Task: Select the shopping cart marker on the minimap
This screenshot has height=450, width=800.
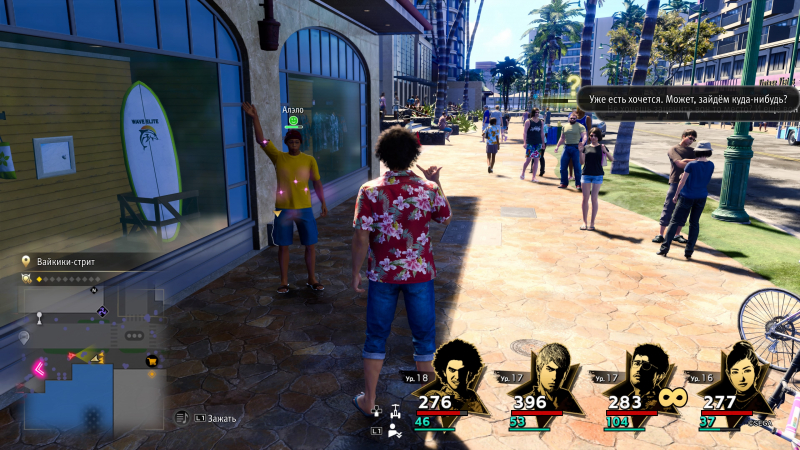Action: pos(152,361)
